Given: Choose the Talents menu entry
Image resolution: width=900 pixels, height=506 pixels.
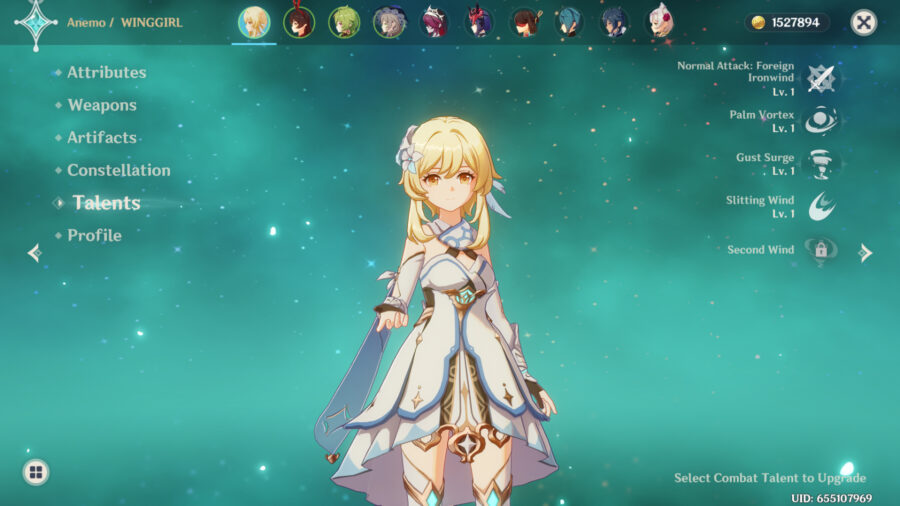Looking at the screenshot, I should [x=106, y=203].
